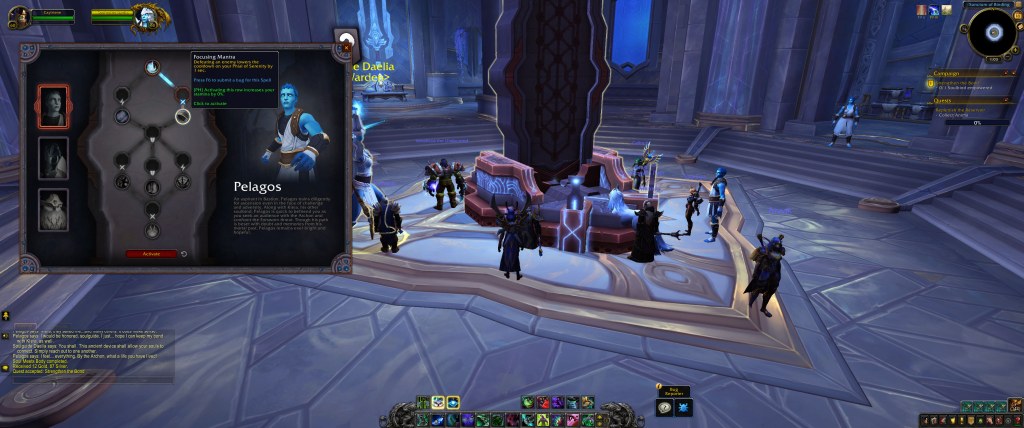Select the Pelagos soulbind portrait
The image size is (1024, 428).
[53, 105]
